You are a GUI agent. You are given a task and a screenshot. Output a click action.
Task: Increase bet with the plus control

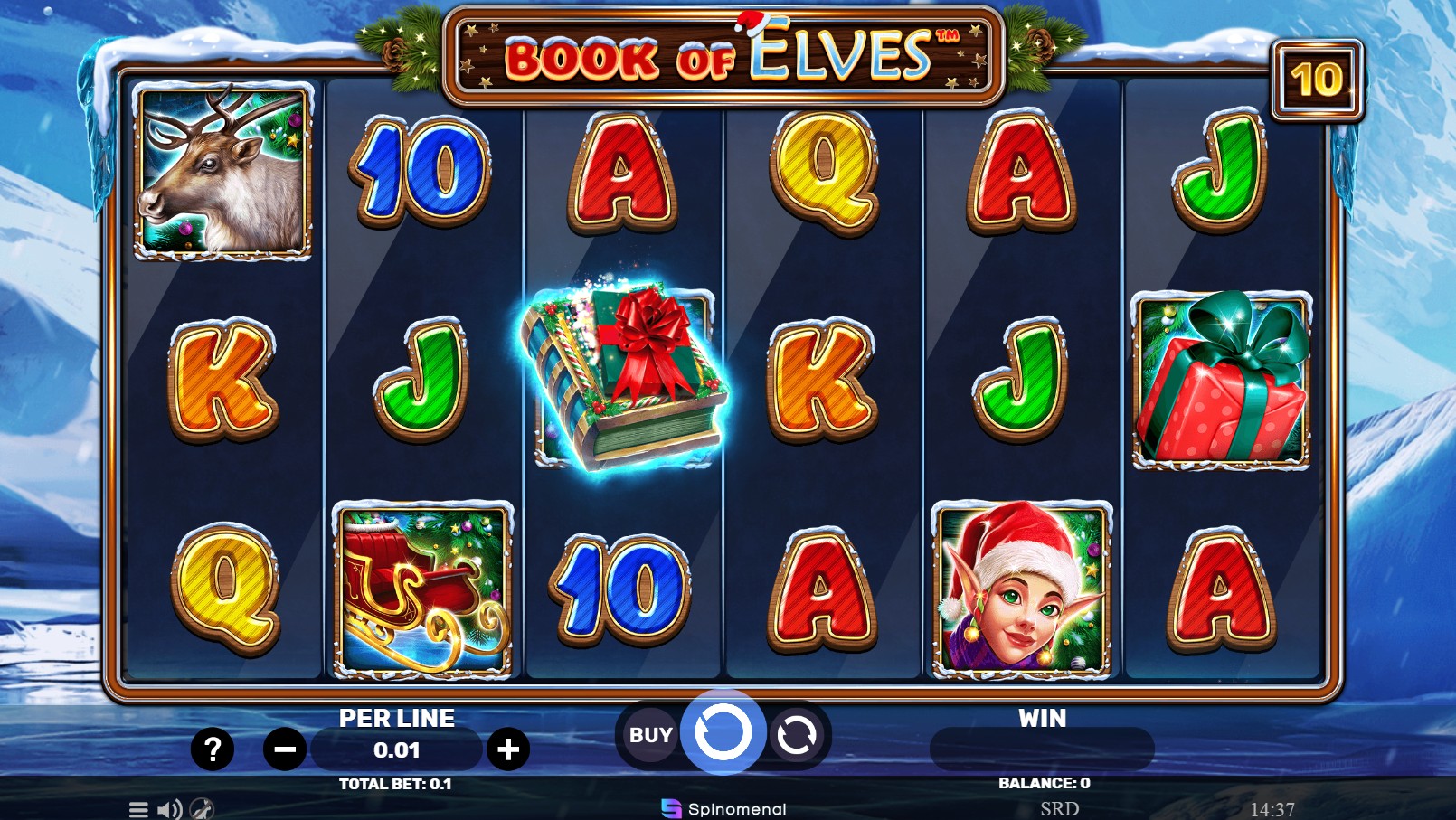click(510, 749)
